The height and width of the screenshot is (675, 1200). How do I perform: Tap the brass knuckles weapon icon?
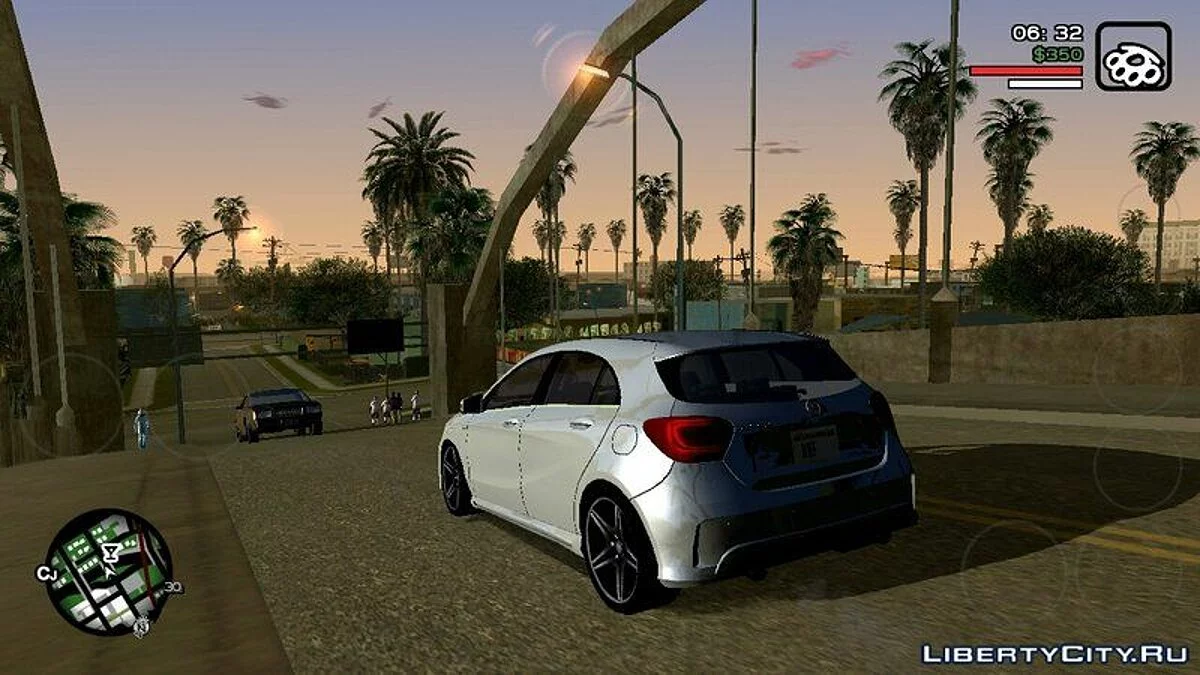(1133, 57)
